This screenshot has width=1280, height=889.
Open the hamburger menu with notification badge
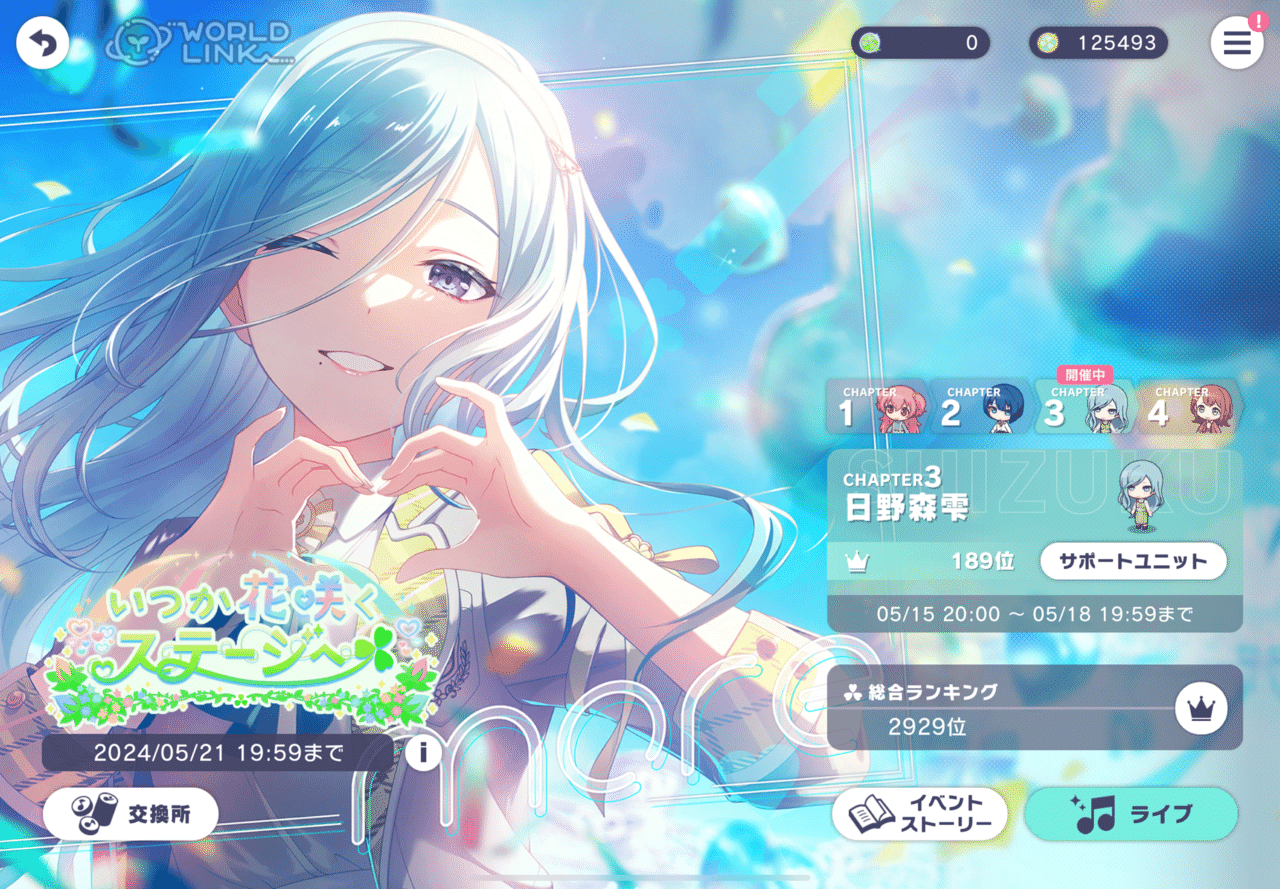point(1237,43)
